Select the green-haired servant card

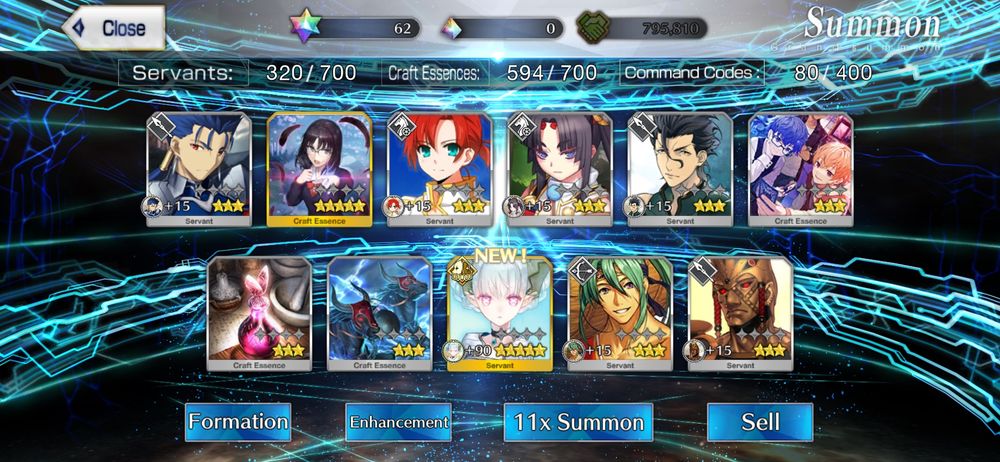[620, 313]
